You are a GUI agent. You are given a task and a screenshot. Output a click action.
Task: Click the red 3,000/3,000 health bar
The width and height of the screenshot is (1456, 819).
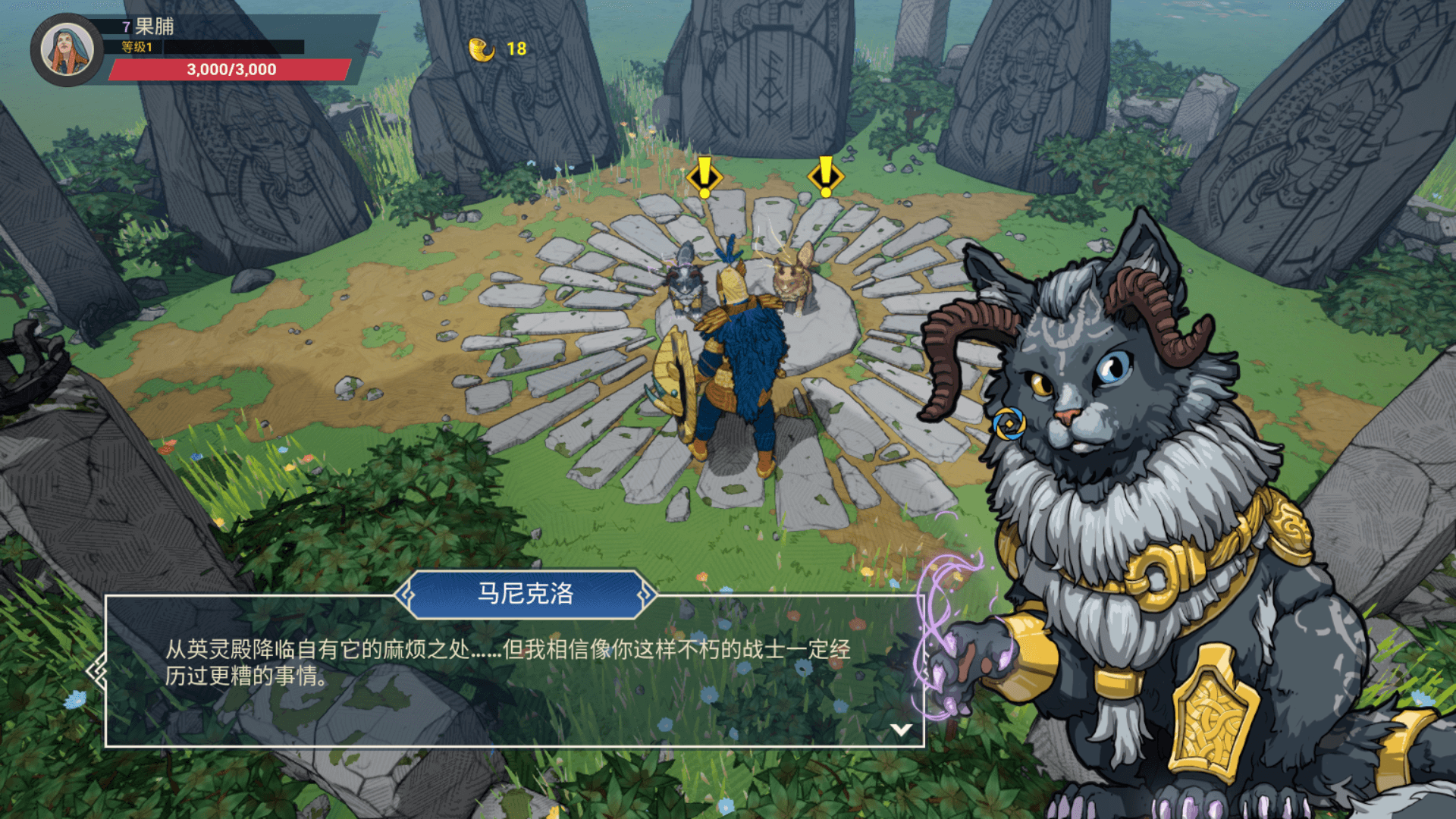230,70
